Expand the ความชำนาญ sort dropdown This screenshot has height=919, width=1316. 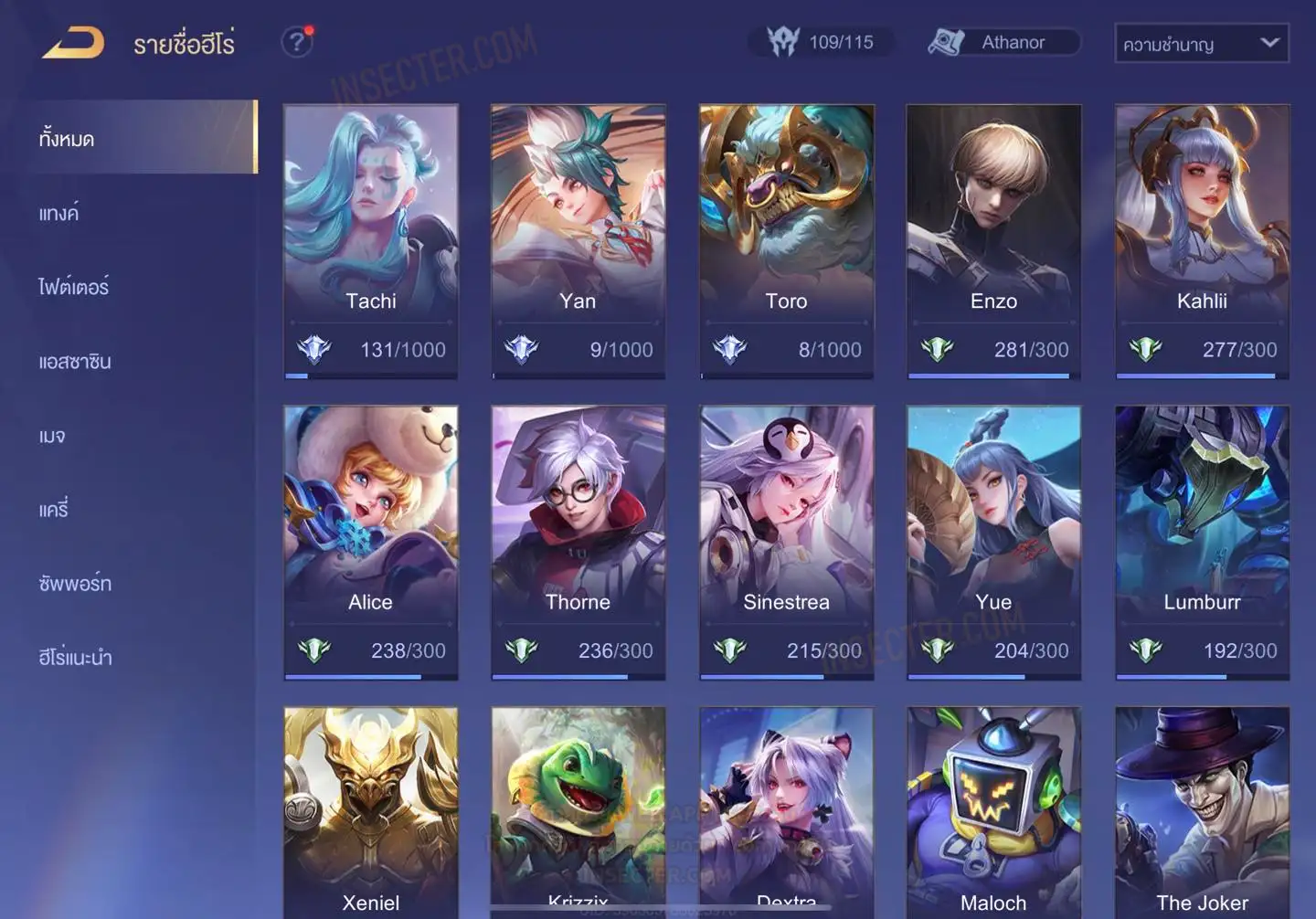tap(1201, 44)
